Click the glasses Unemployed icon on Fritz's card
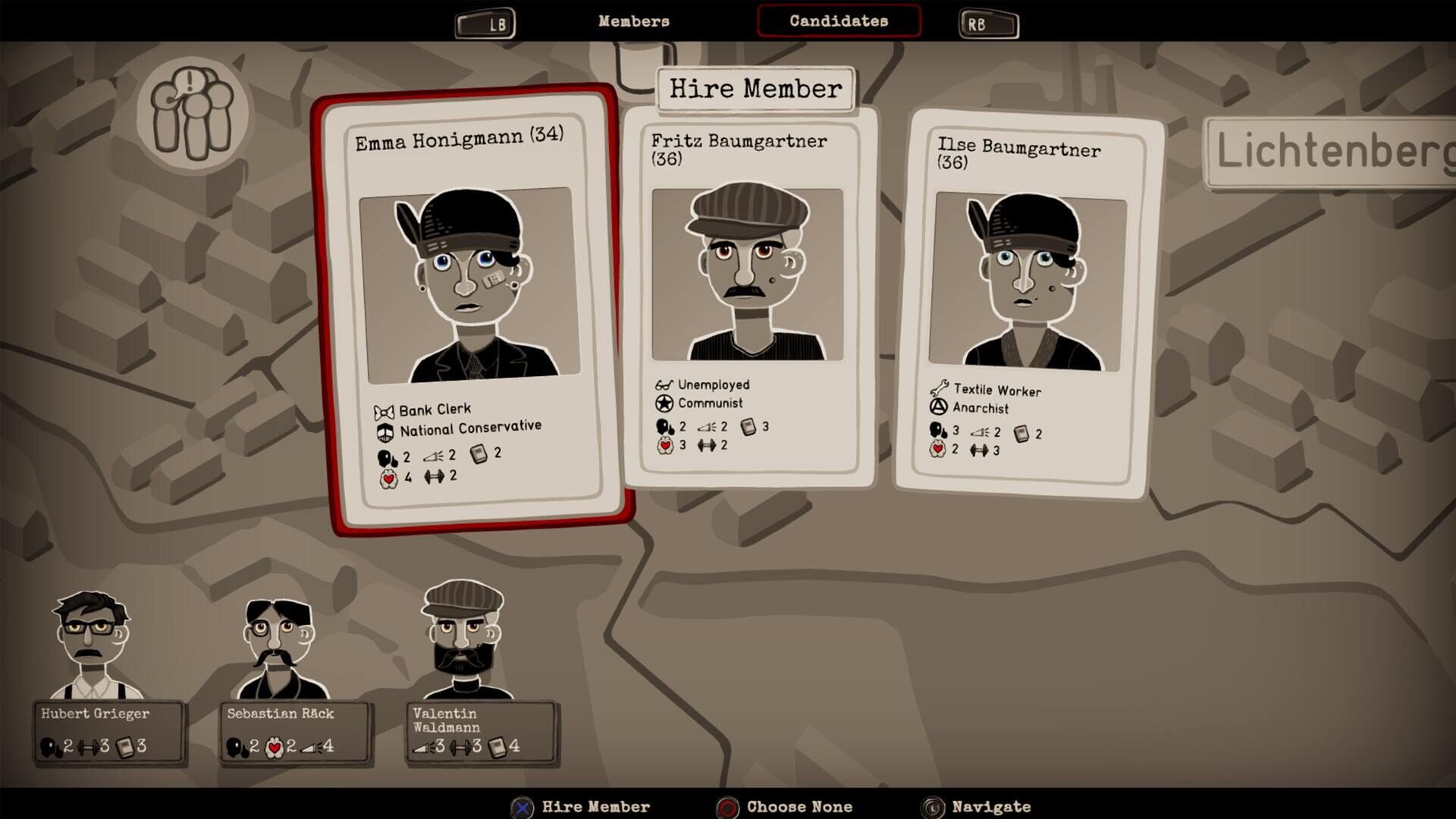 point(665,386)
